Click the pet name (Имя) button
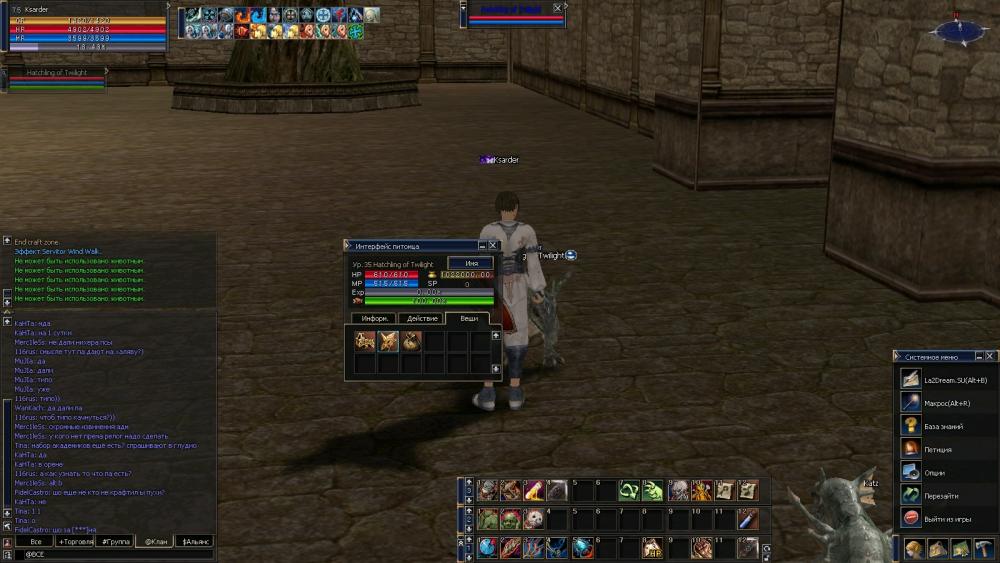Screen dimensions: 1000x563 (x=470, y=263)
